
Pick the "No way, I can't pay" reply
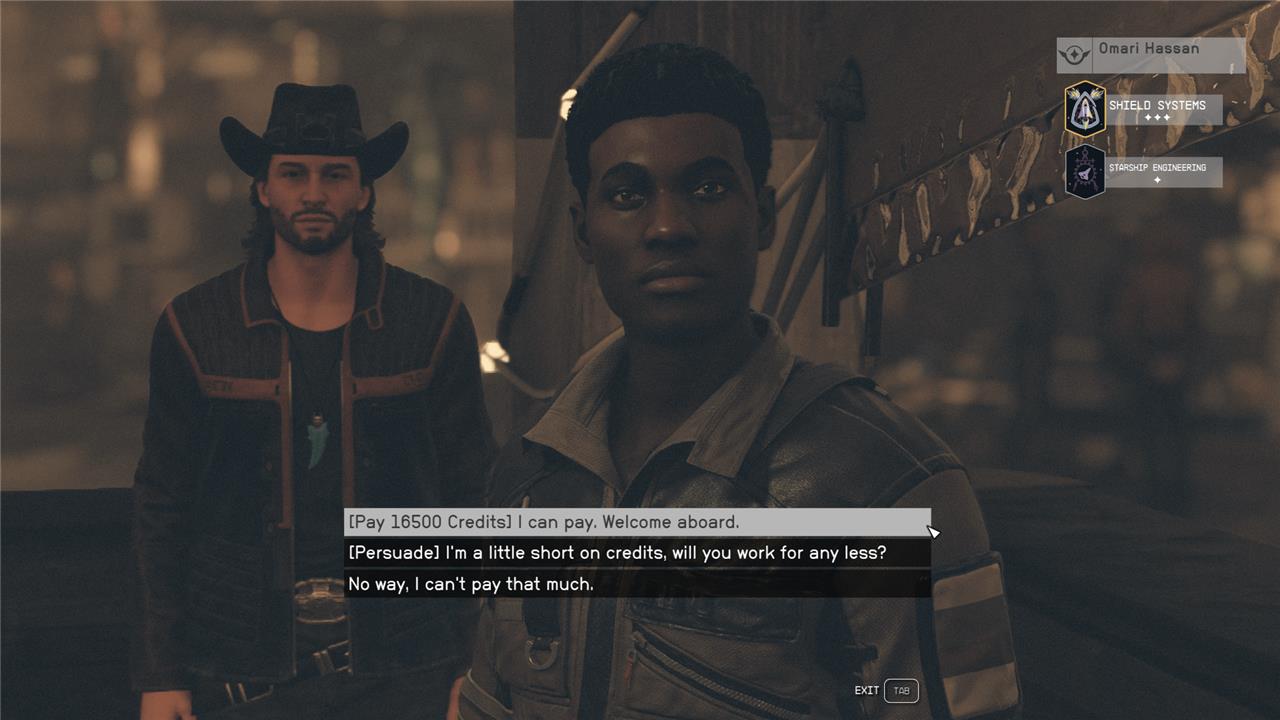637,584
